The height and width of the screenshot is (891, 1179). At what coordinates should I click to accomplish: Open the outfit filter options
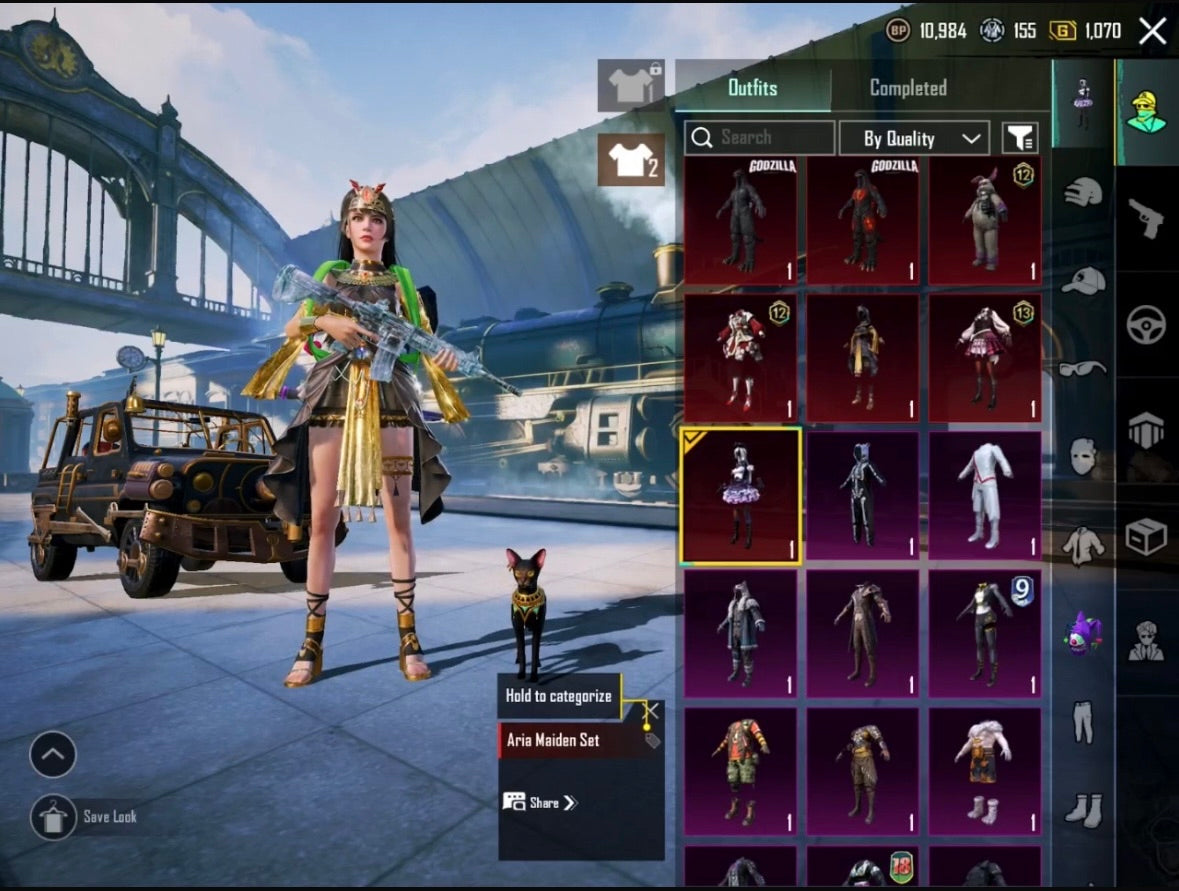(1019, 139)
